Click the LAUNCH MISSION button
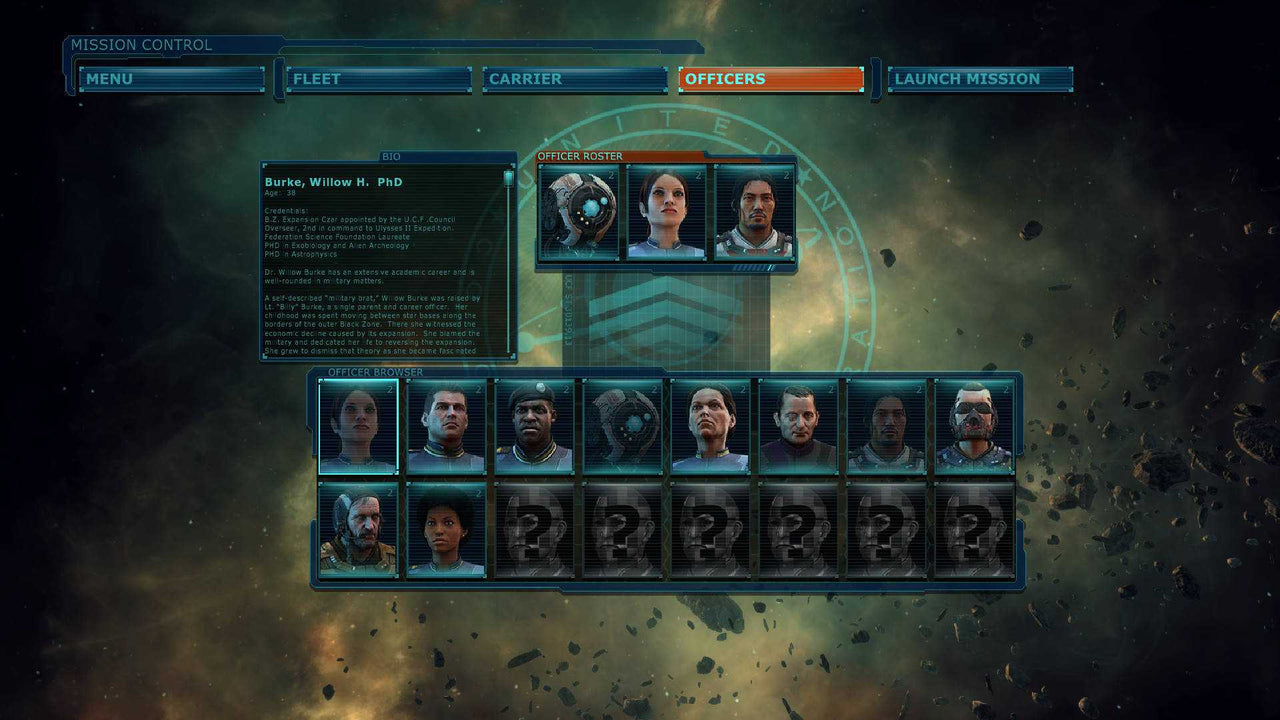The image size is (1280, 720). (x=974, y=79)
